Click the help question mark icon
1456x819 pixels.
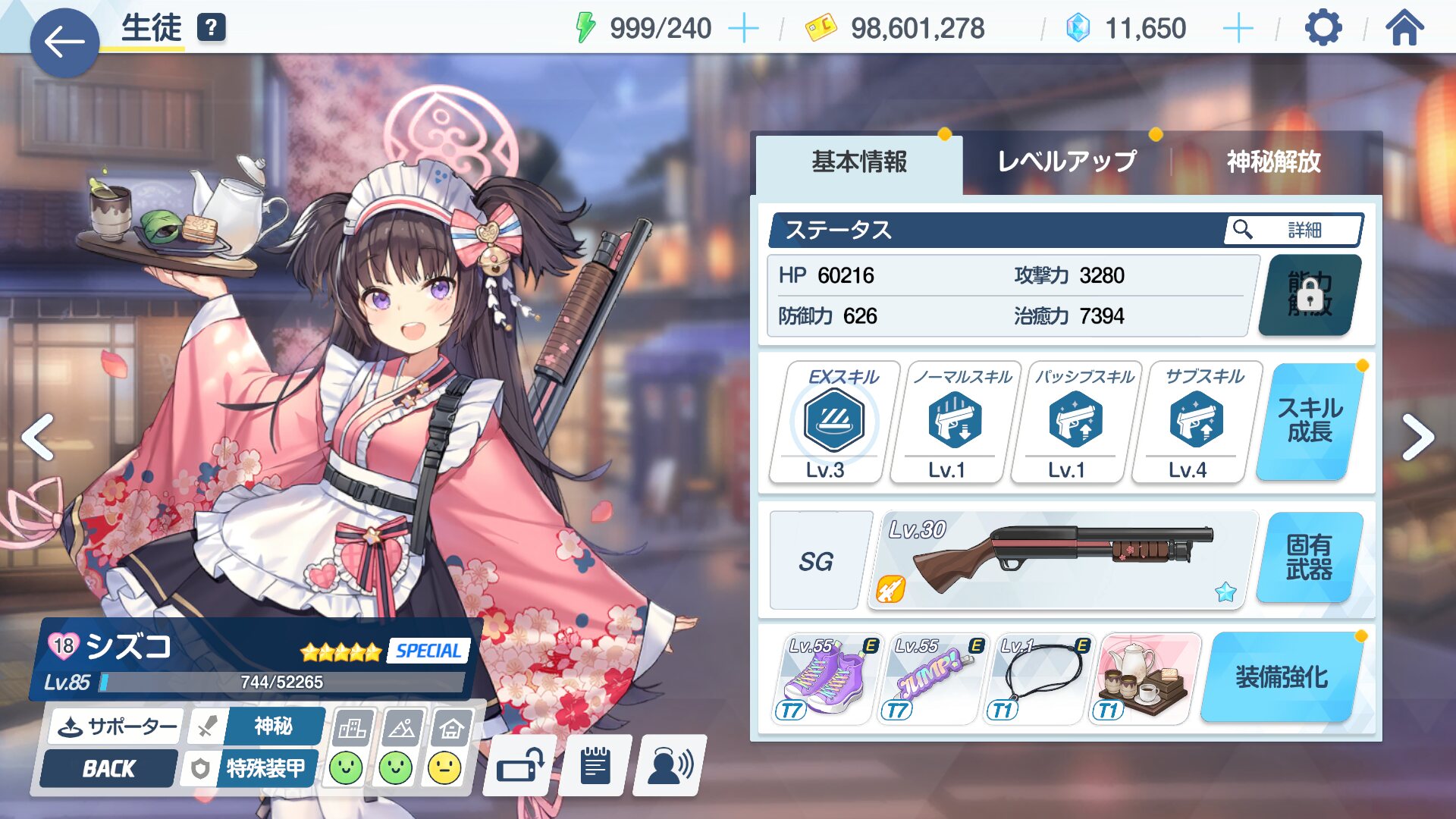(212, 28)
